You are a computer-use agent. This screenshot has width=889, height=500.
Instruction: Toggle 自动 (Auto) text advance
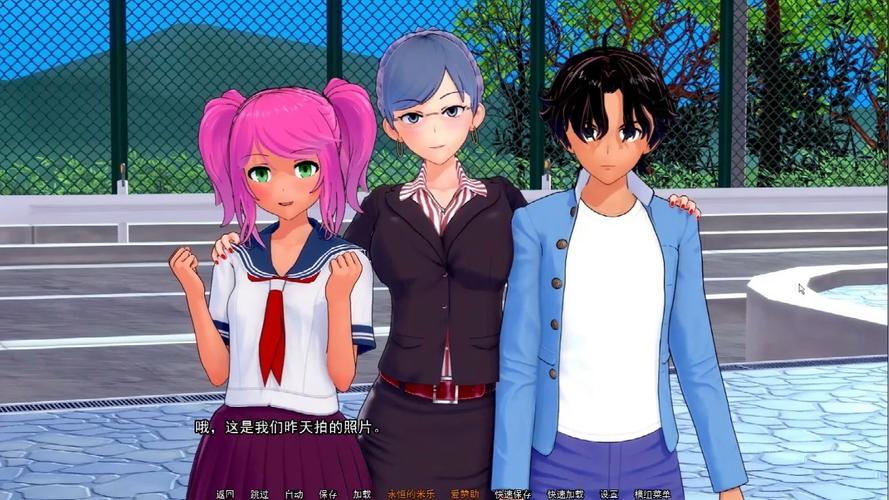pos(293,494)
